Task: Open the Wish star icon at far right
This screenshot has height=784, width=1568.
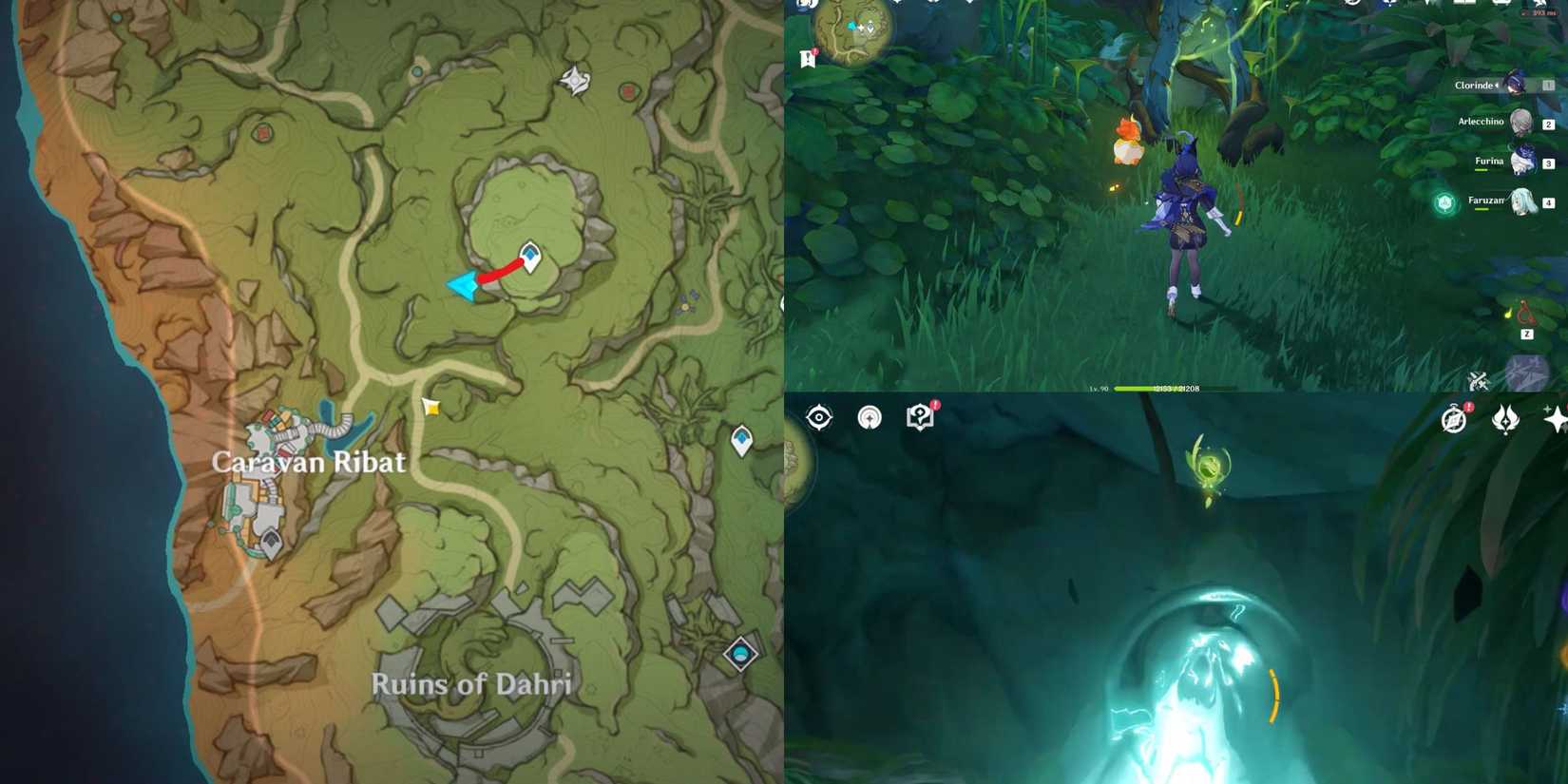Action: pos(1557,418)
